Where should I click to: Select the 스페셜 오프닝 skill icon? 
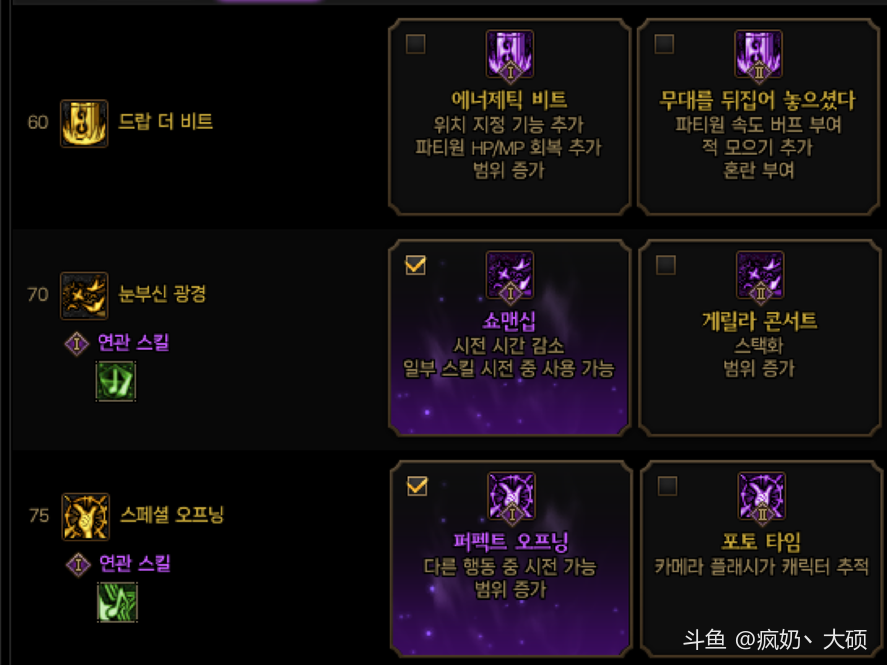pos(85,516)
